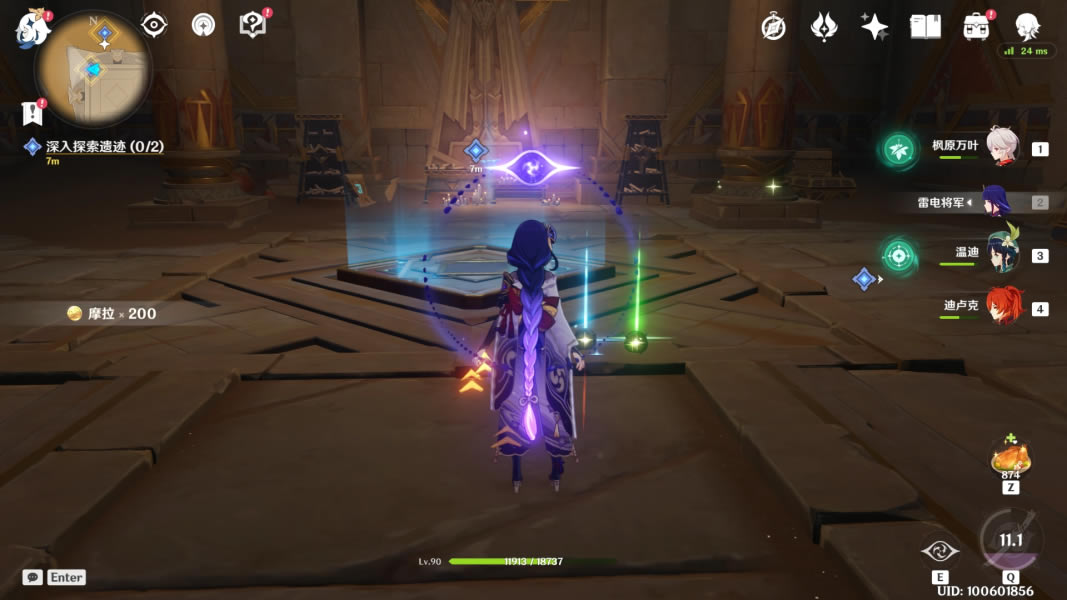Switch to party member 迪卢克

1003,307
